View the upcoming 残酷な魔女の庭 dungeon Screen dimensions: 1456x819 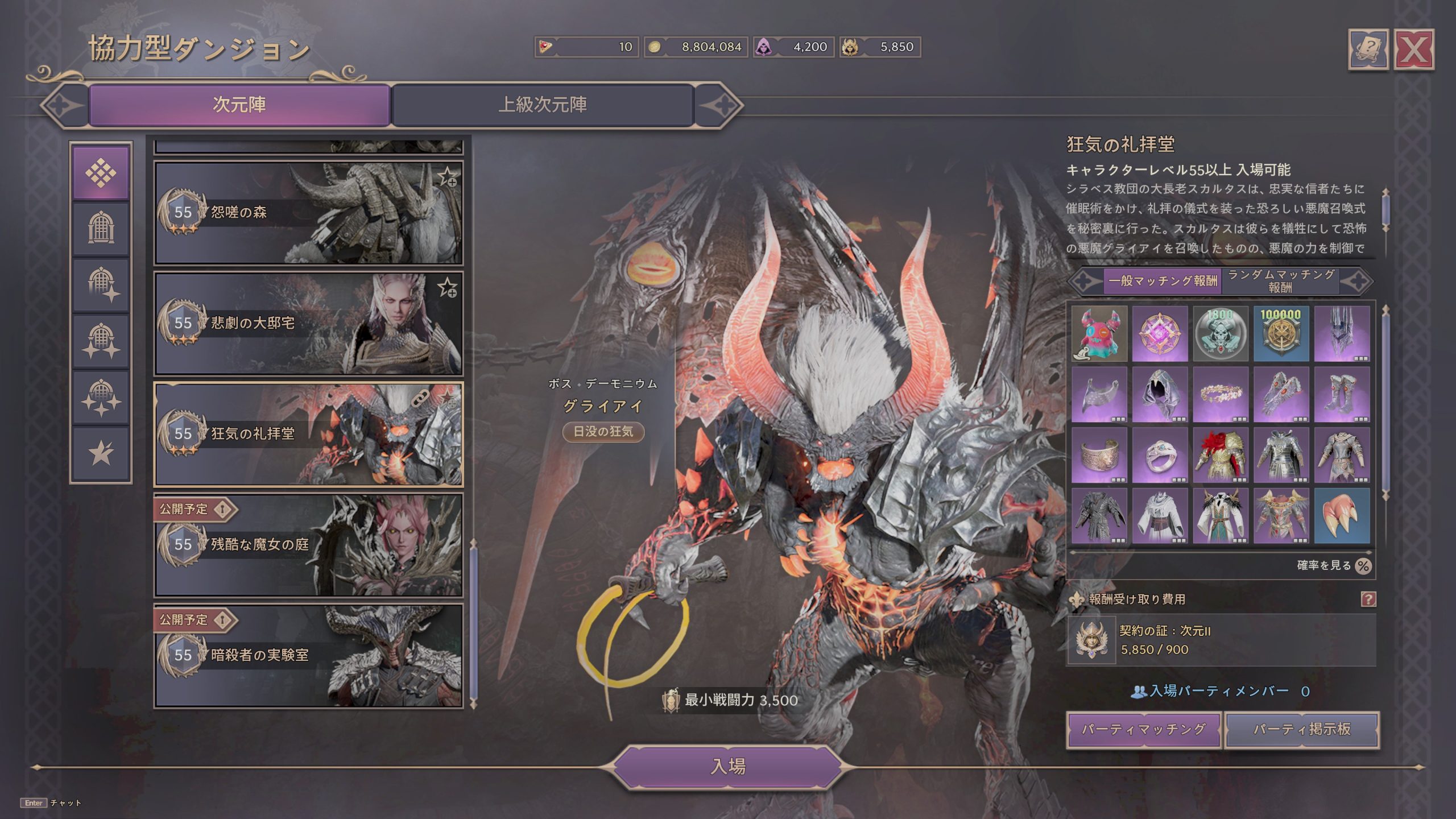308,545
